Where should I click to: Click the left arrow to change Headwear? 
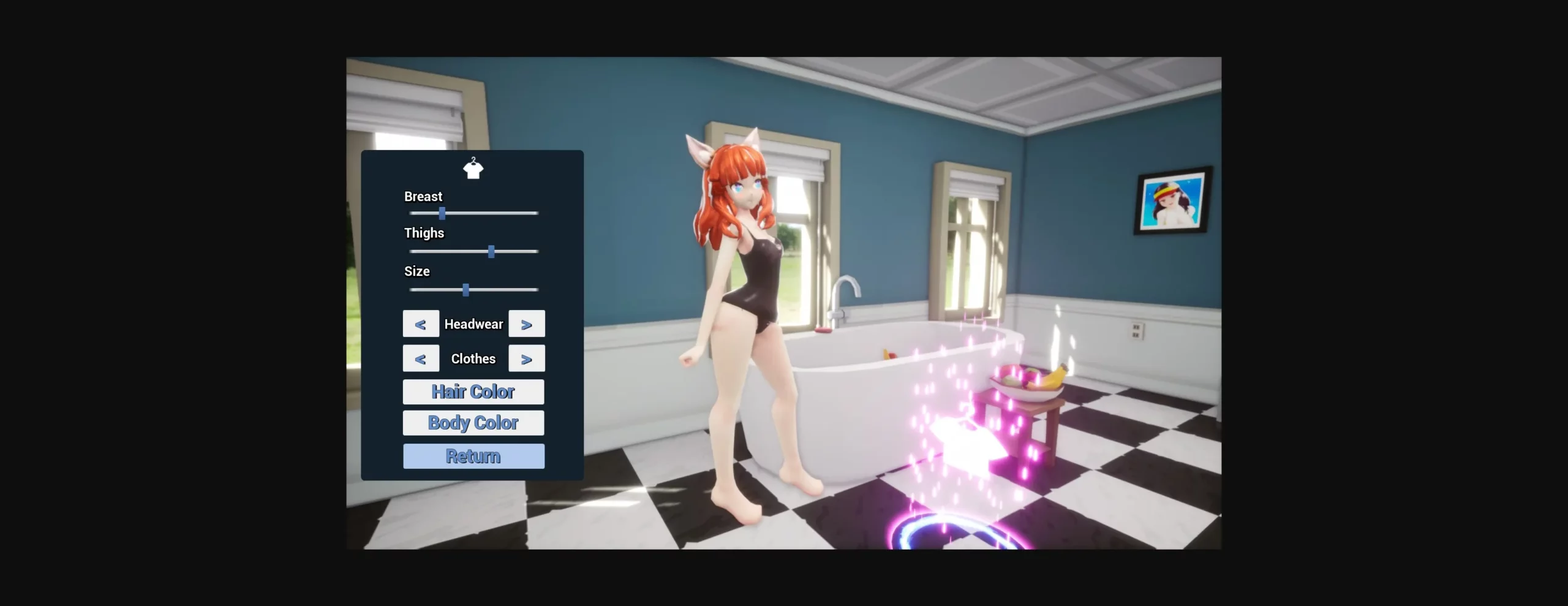(421, 324)
